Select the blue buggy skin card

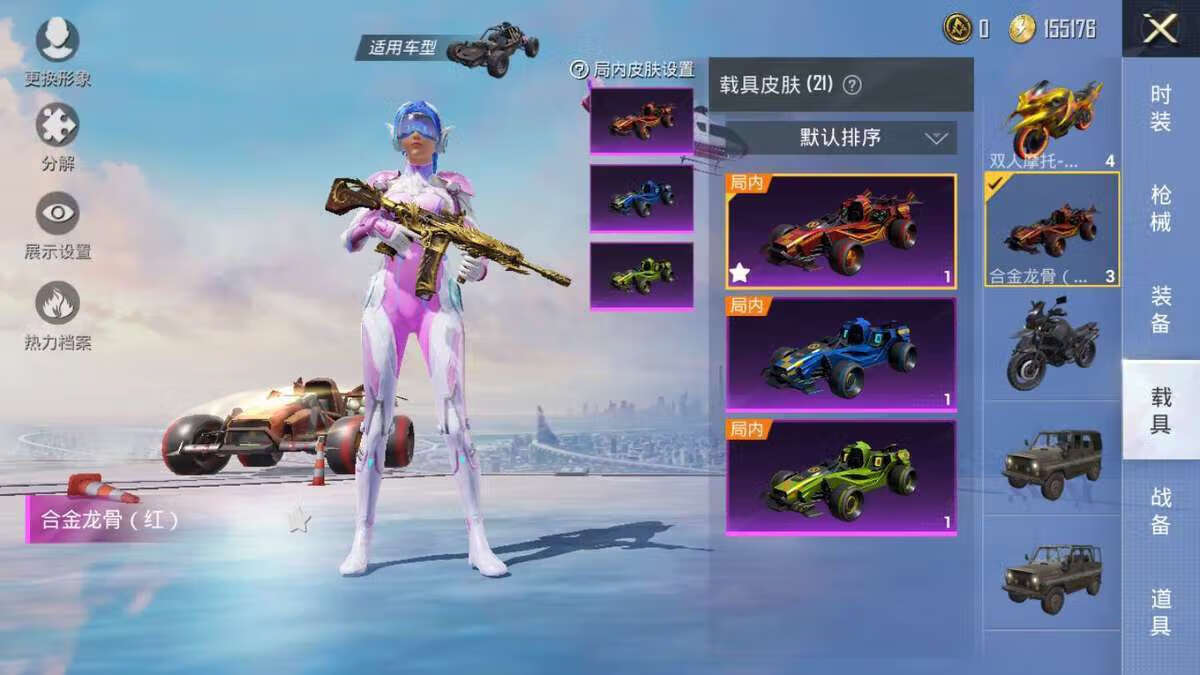tap(840, 354)
